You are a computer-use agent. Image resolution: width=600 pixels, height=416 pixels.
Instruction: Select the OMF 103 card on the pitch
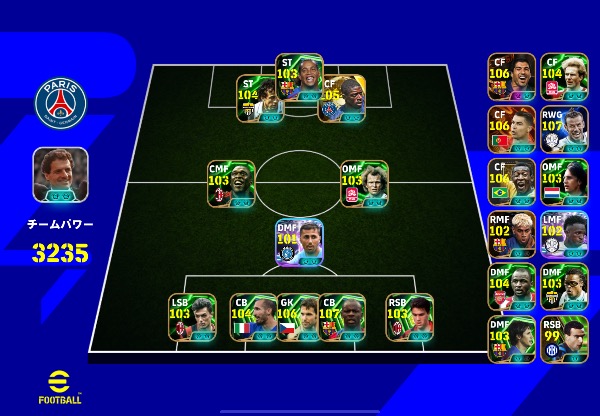pos(364,184)
